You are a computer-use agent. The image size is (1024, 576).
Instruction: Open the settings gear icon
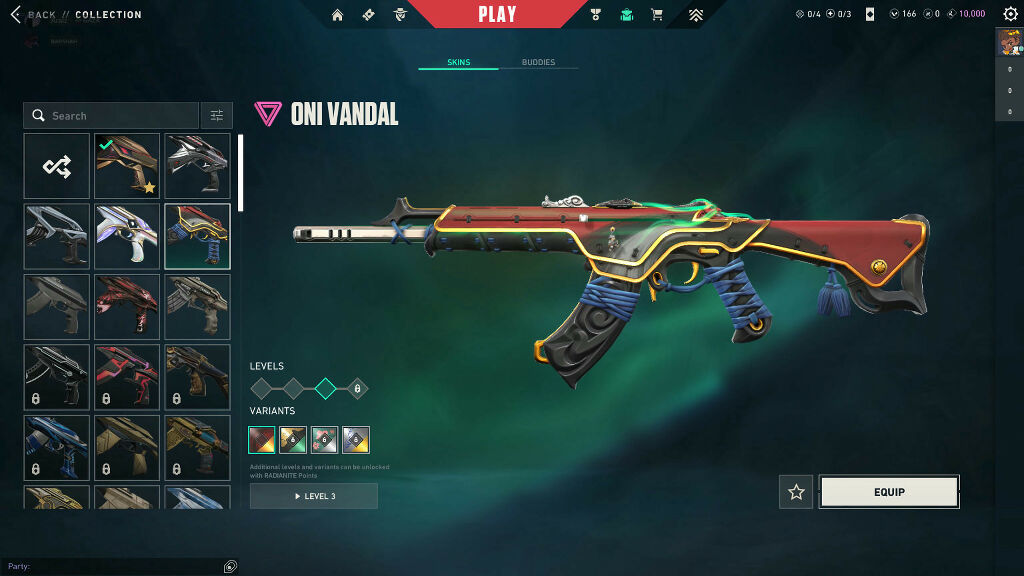(x=1008, y=14)
